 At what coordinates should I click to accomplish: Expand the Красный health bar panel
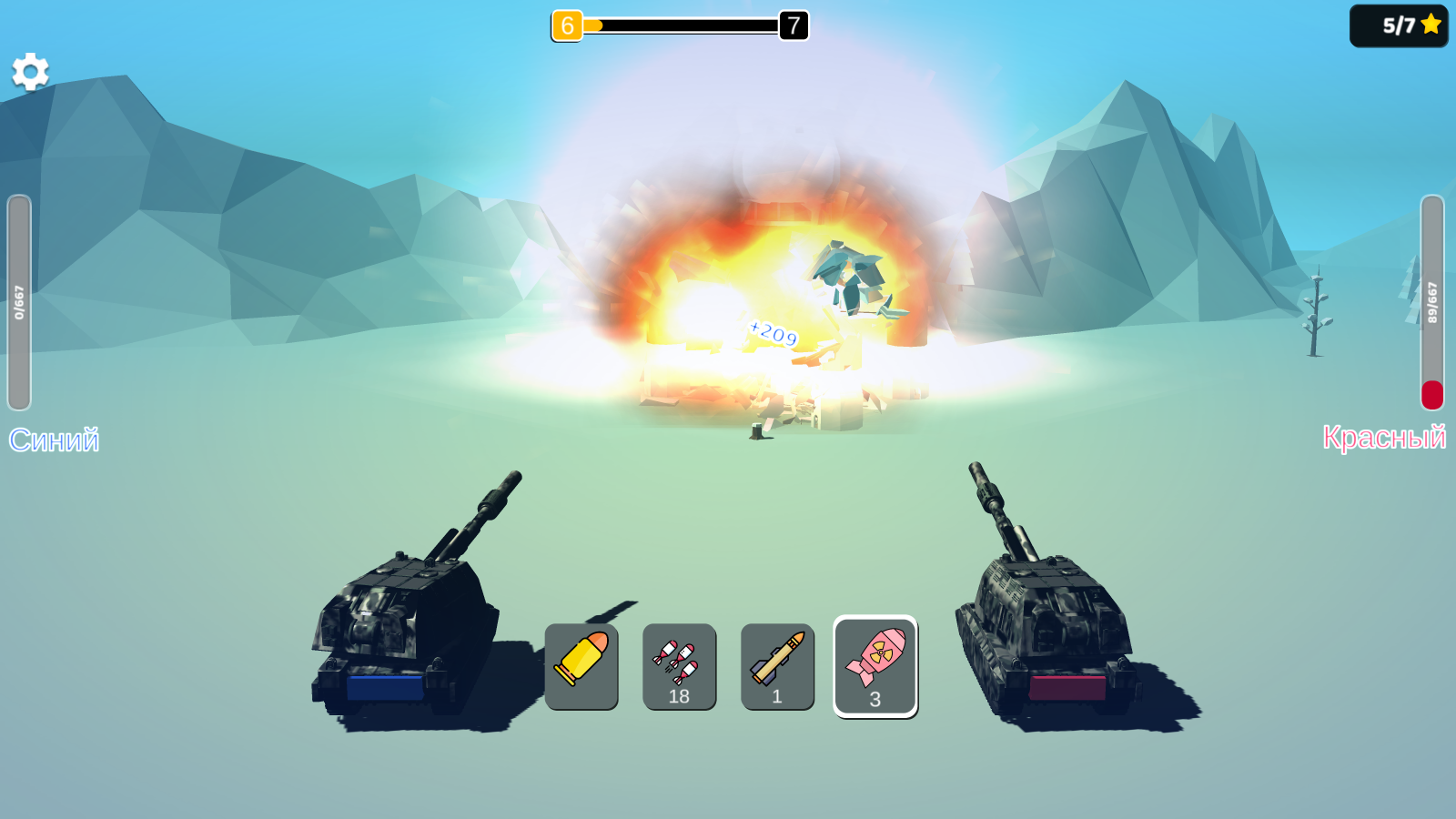(x=1436, y=300)
